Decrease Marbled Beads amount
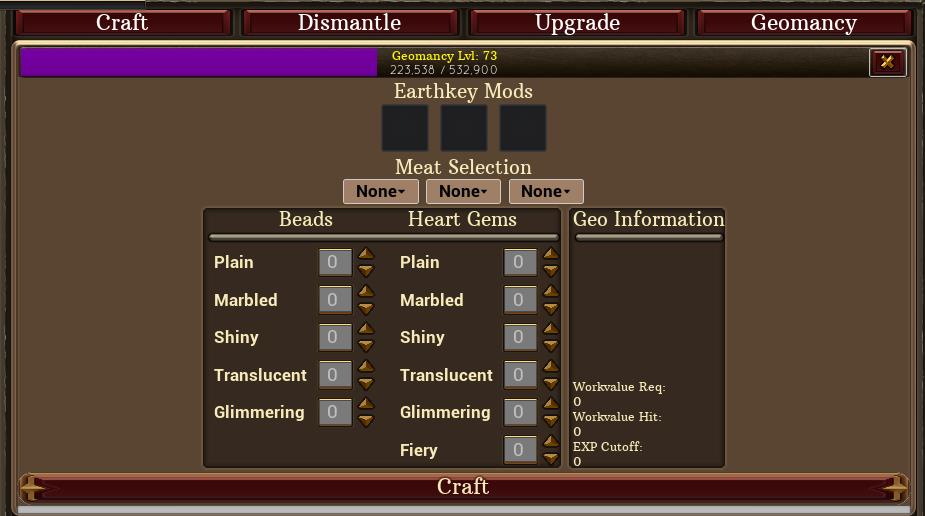This screenshot has height=516, width=925. click(x=366, y=308)
